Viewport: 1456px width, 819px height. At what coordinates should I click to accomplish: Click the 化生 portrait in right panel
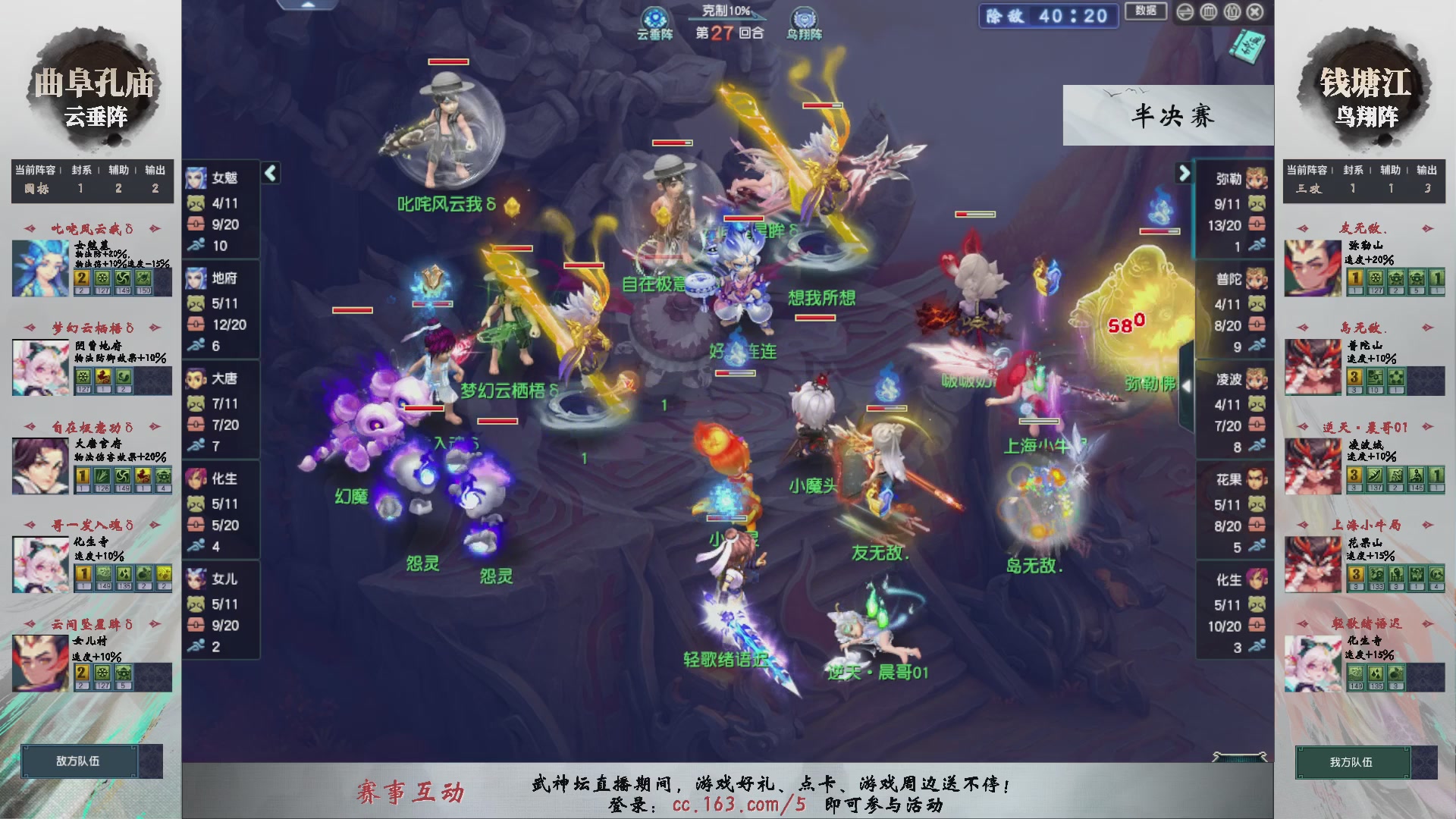pos(1257,580)
